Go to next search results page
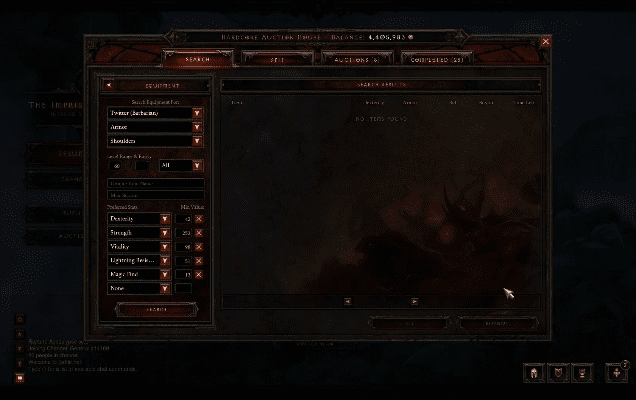 click(414, 301)
